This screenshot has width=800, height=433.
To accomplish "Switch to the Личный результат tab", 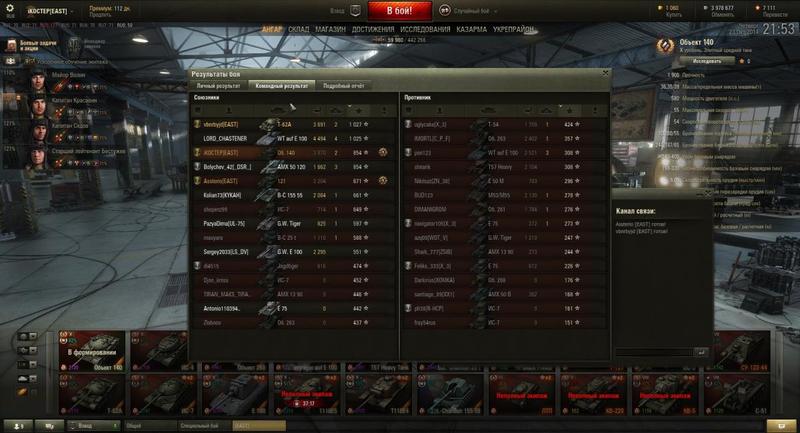I will (219, 87).
